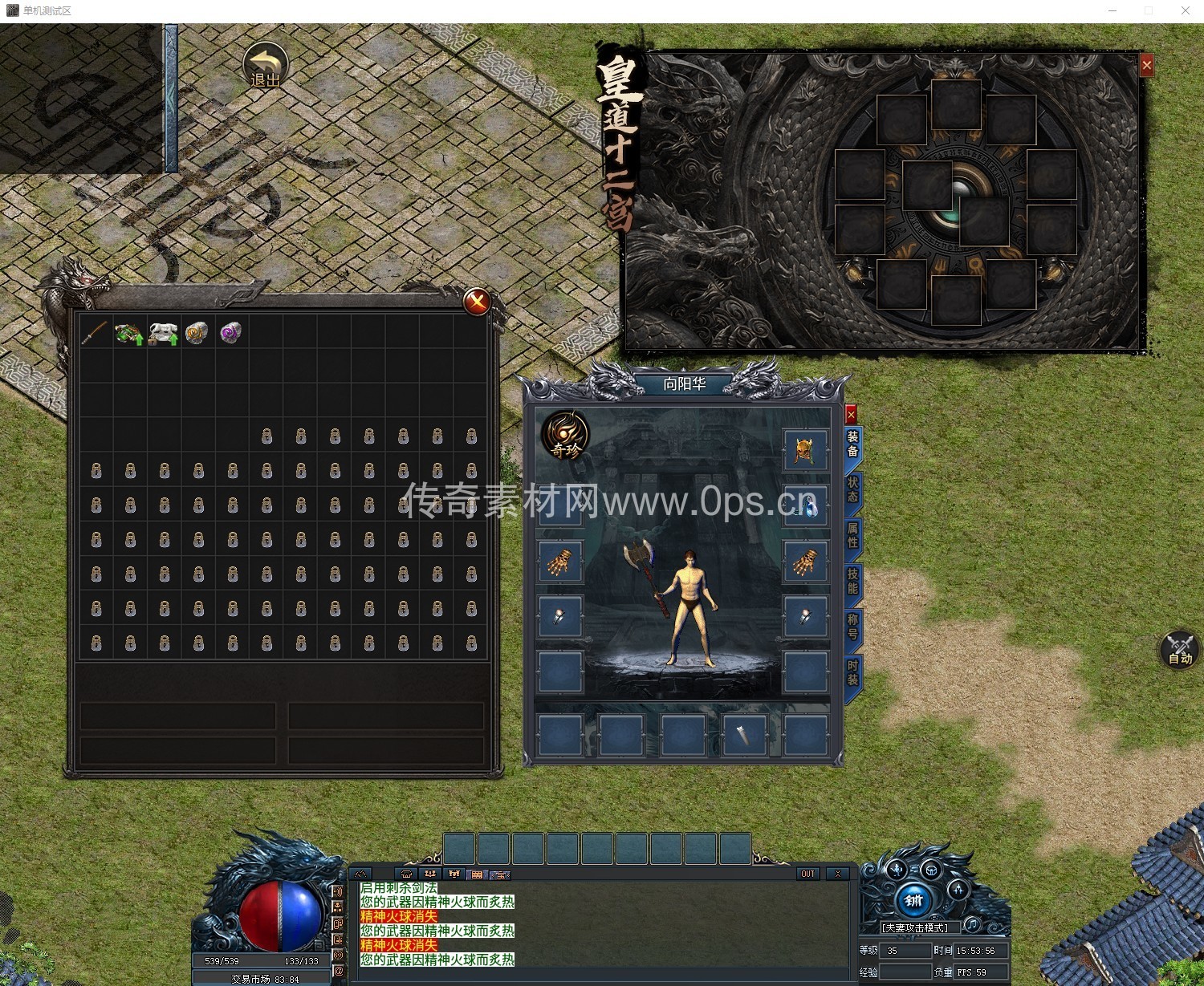Open the 奇珍 emblem in the character panel
1204x986 pixels.
coord(565,436)
